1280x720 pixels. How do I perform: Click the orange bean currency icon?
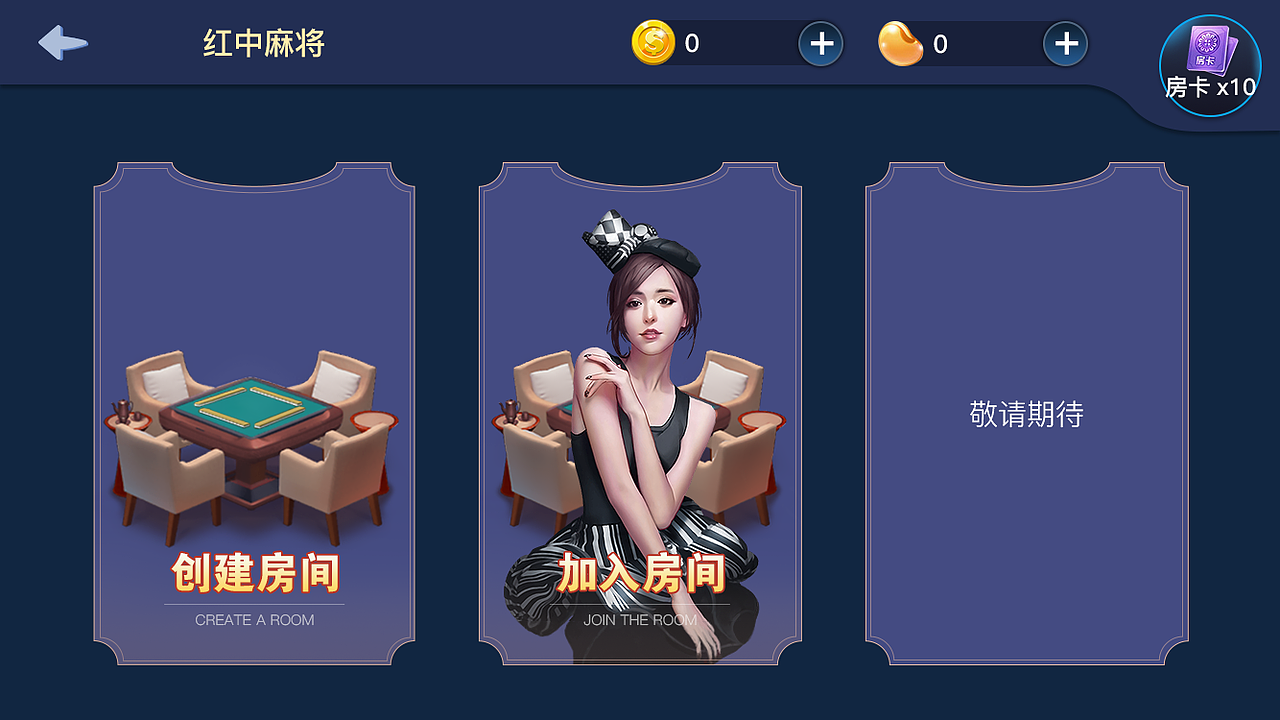(x=903, y=43)
